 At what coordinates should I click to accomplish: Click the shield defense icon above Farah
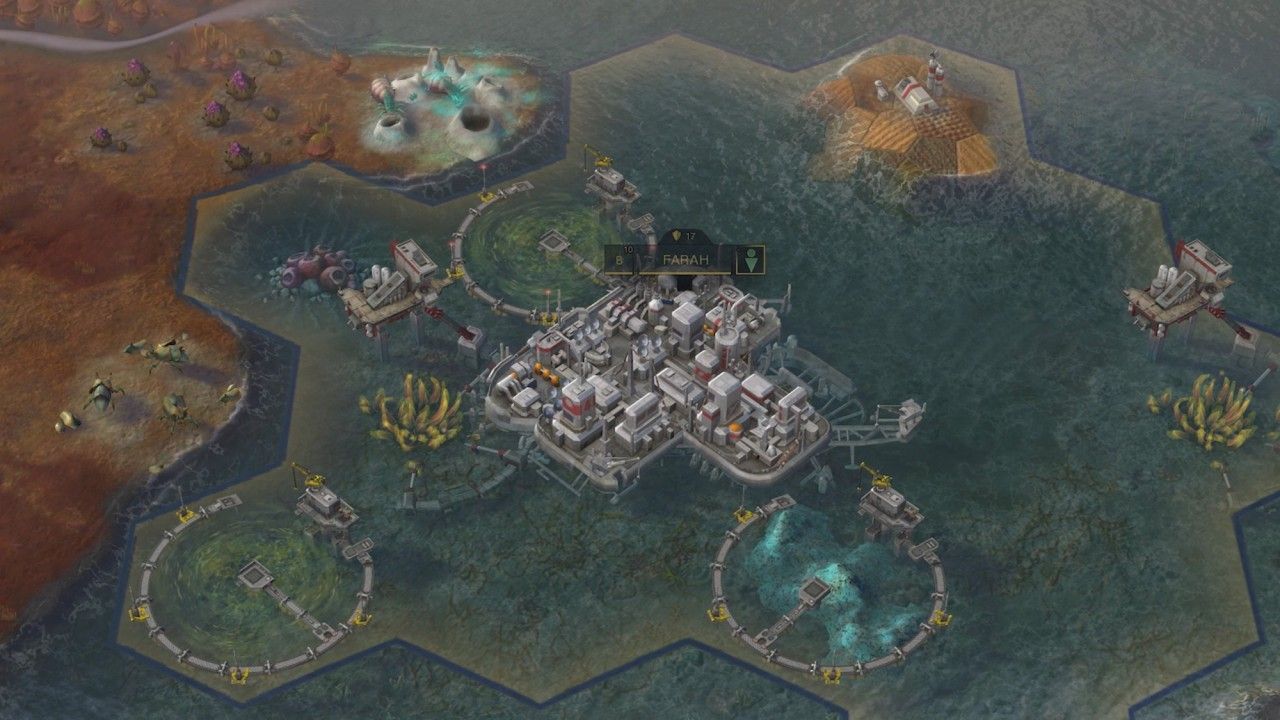tap(676, 235)
